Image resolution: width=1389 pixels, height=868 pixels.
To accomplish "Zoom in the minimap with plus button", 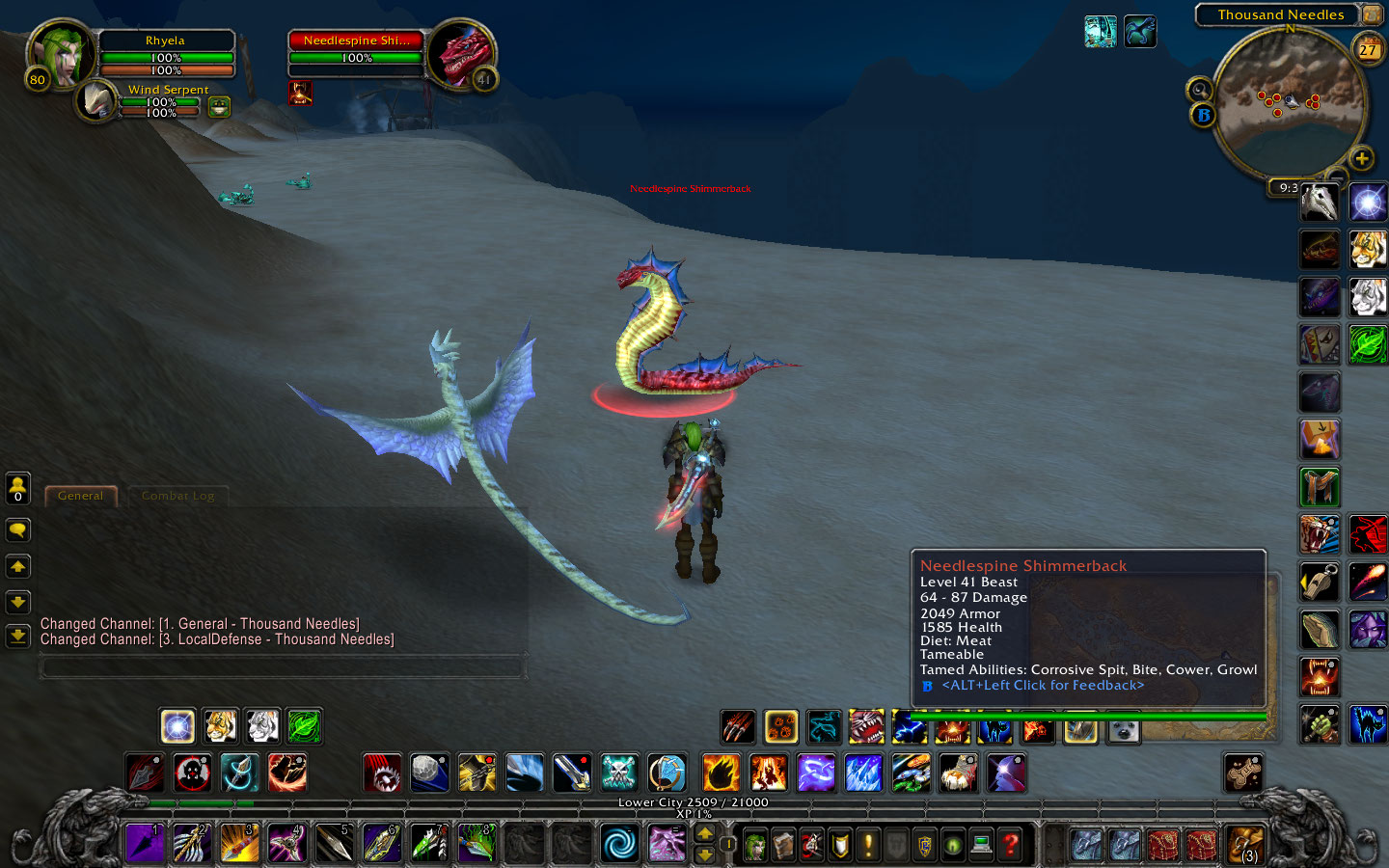I will [x=1361, y=158].
